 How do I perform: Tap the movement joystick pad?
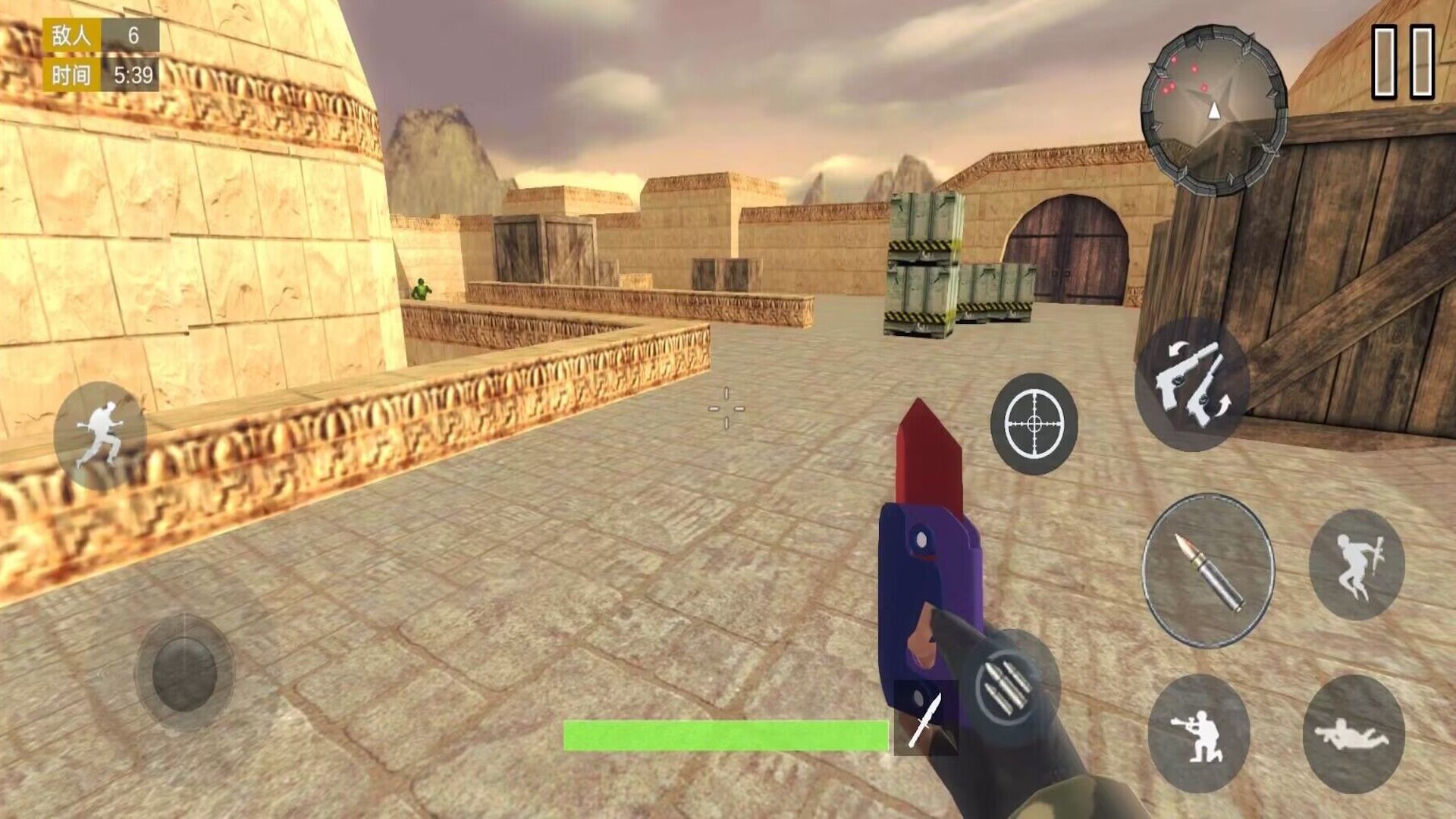coord(184,673)
